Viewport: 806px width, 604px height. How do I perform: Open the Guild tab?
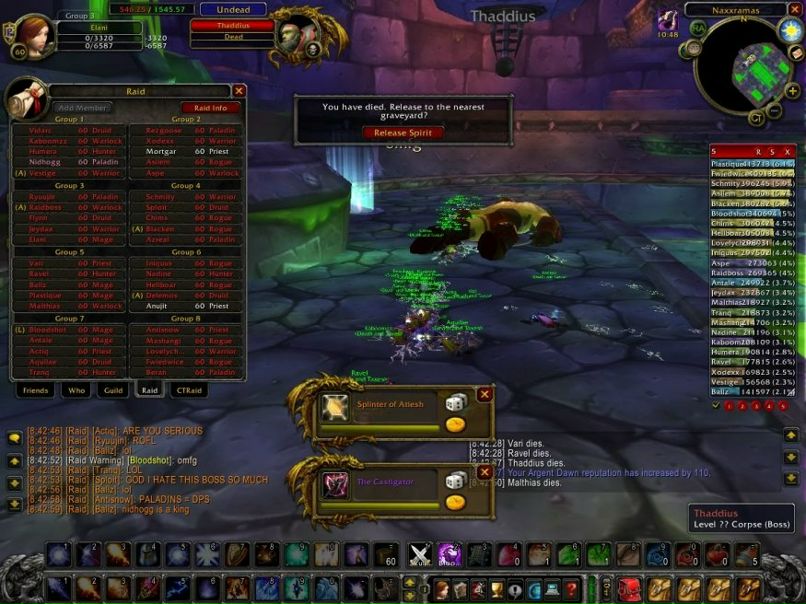click(x=112, y=390)
